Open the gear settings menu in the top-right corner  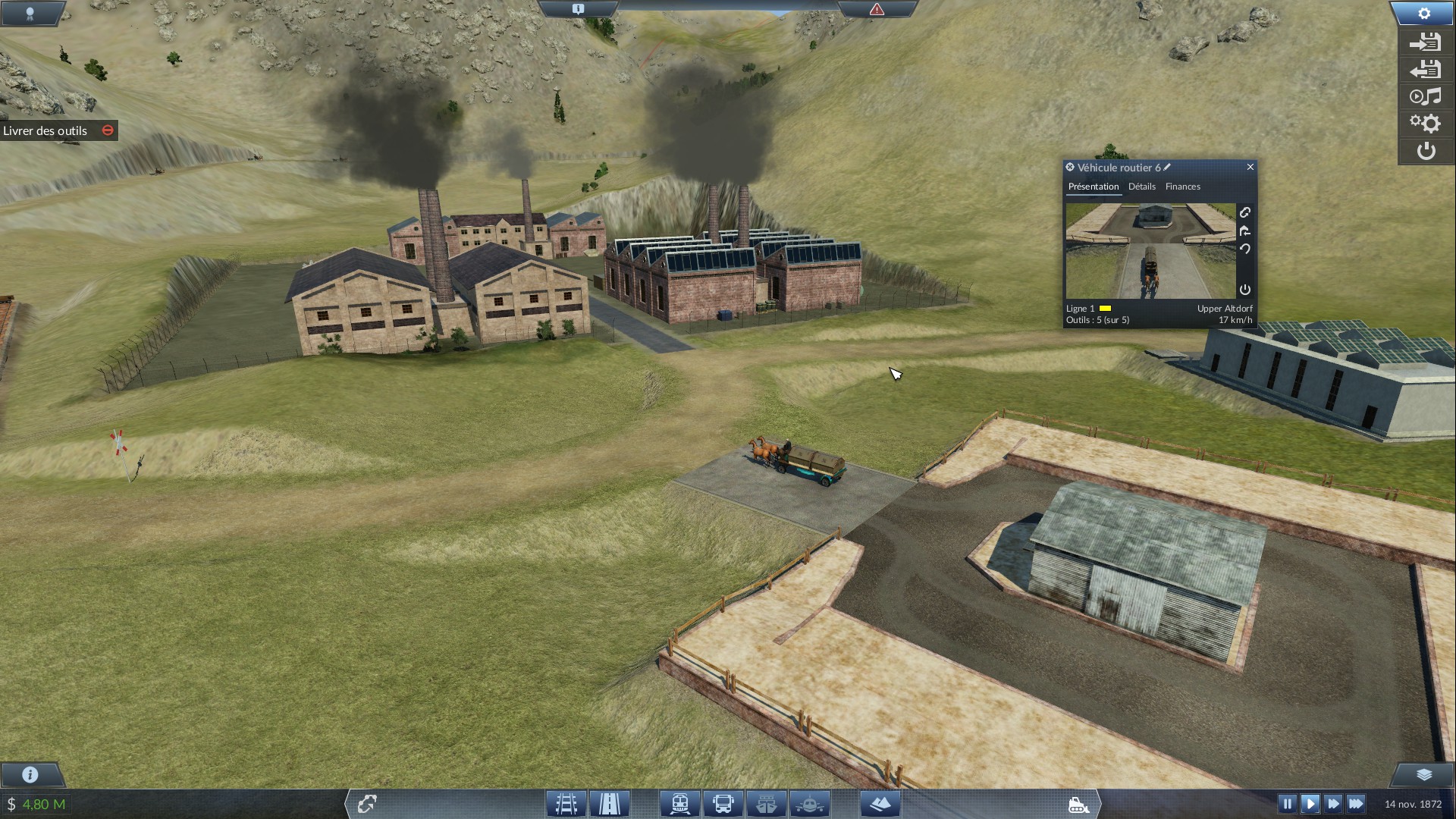1424,14
